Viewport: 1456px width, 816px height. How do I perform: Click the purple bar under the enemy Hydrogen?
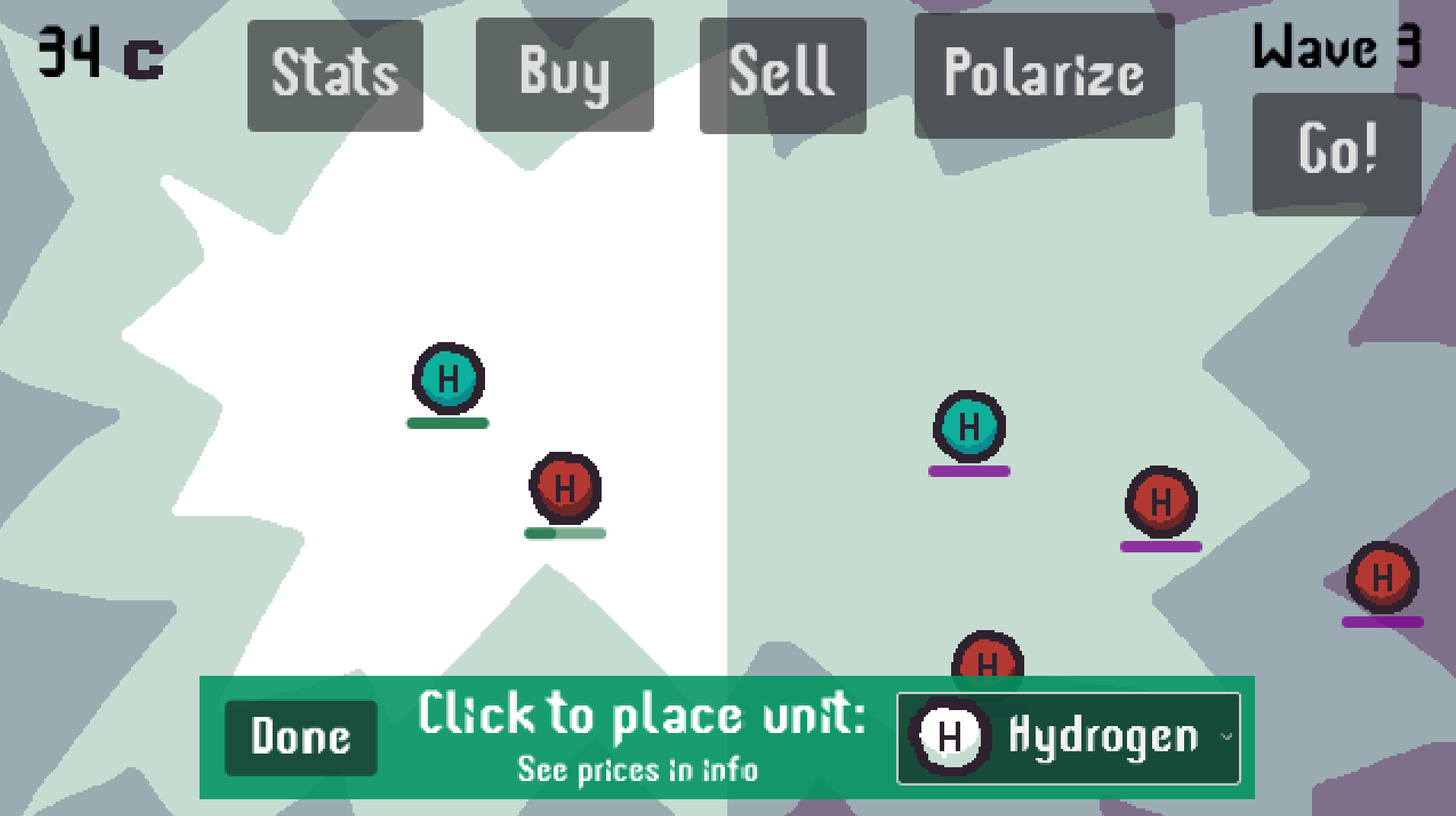[969, 471]
